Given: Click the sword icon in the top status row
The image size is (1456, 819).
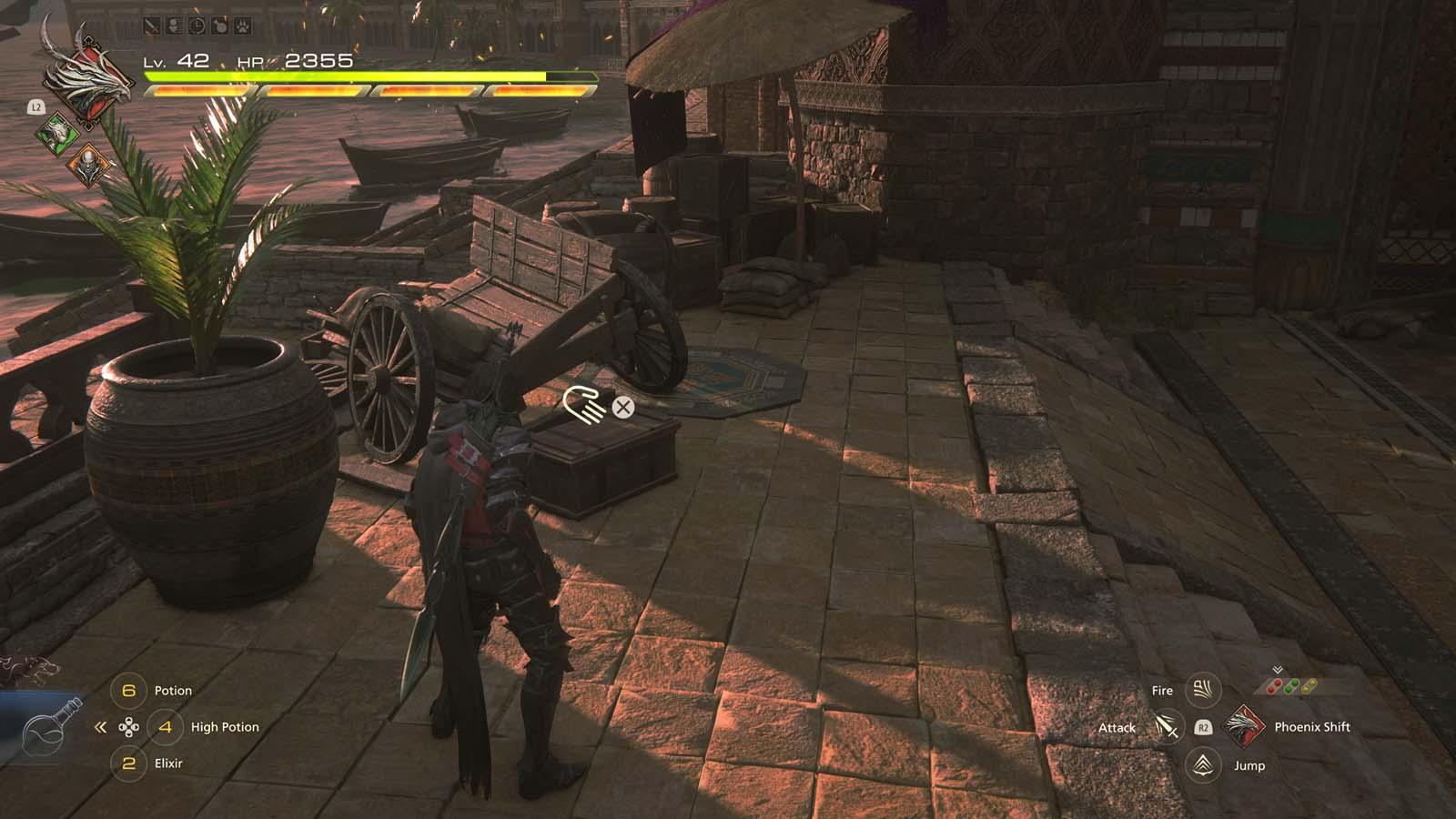Looking at the screenshot, I should [x=151, y=25].
